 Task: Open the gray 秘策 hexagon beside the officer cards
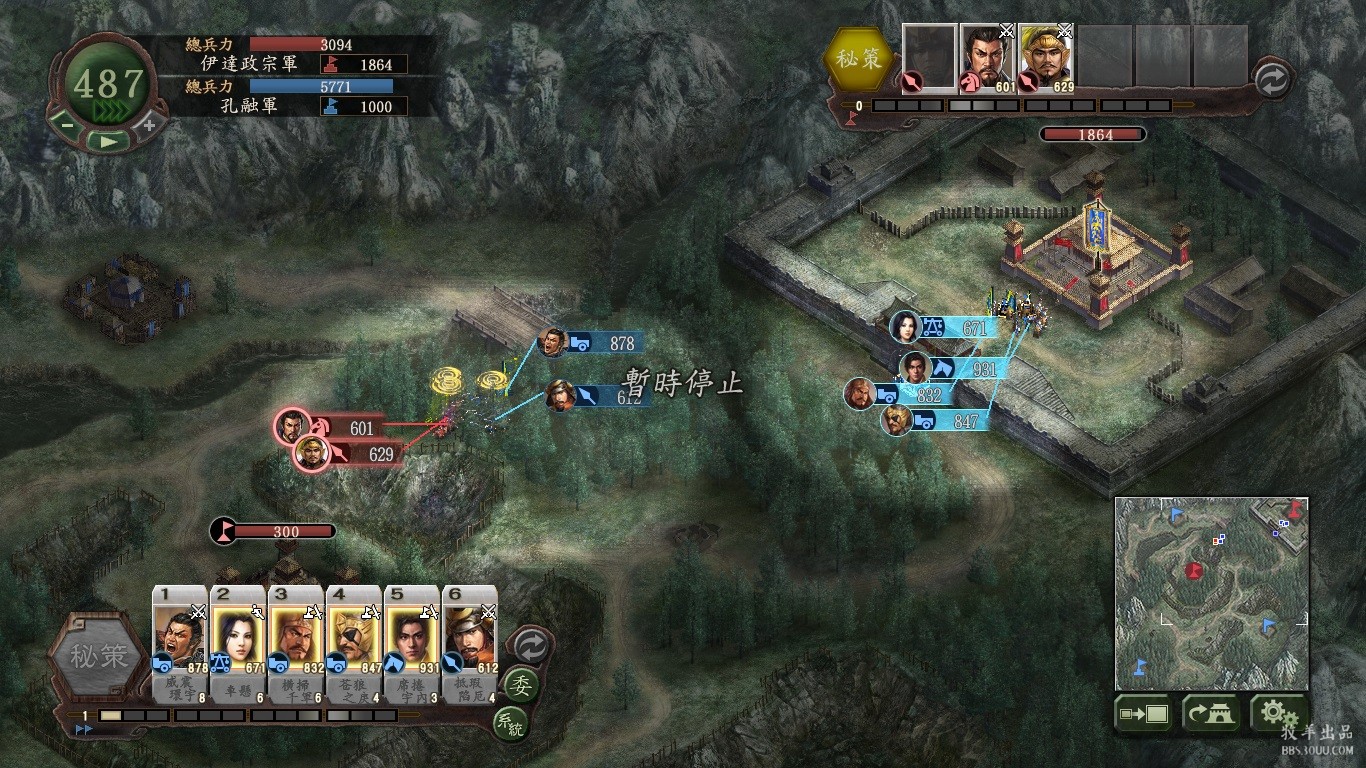pyautogui.click(x=98, y=657)
